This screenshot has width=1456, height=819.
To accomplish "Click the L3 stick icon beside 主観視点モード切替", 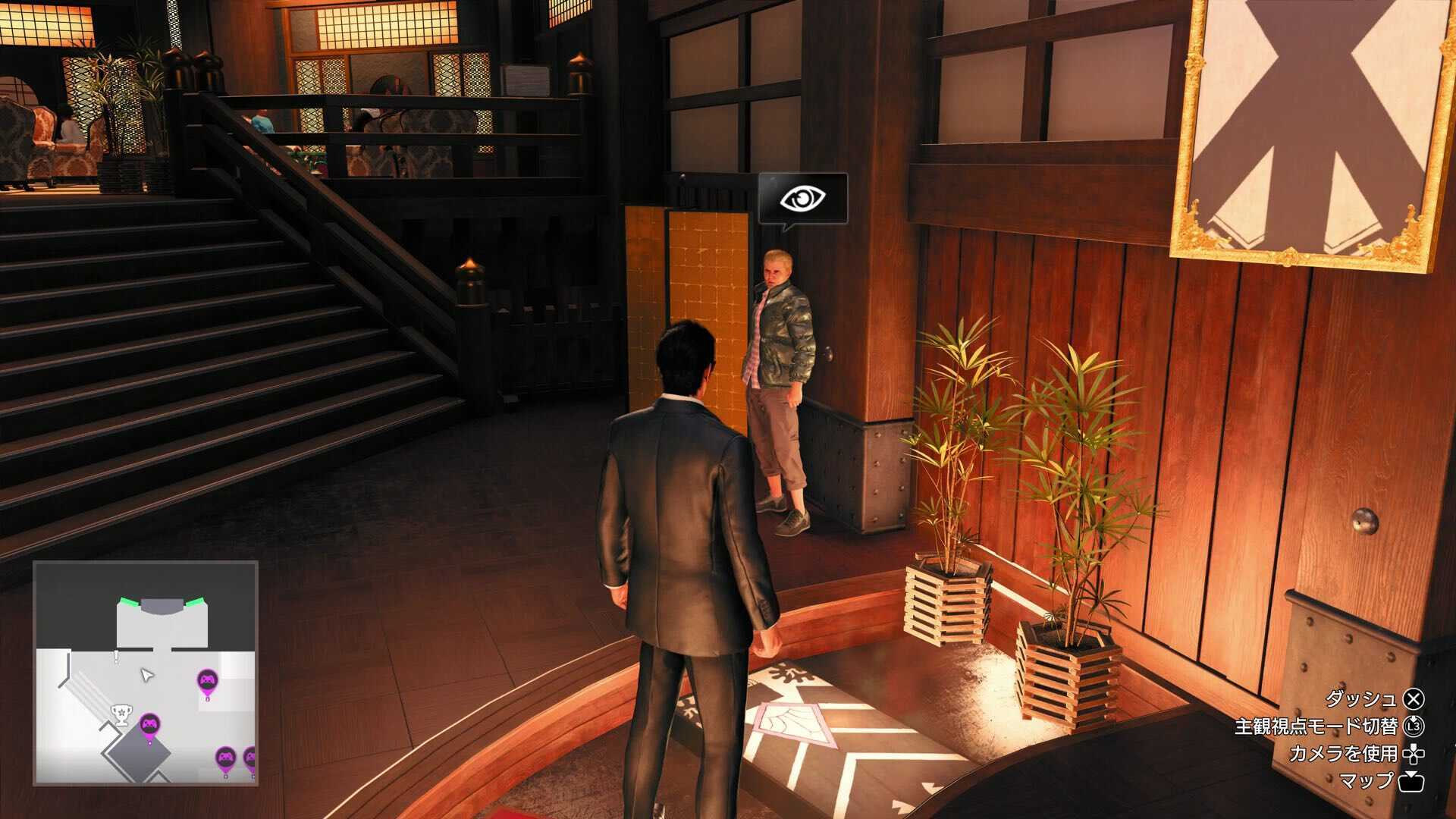I will coord(1415,727).
